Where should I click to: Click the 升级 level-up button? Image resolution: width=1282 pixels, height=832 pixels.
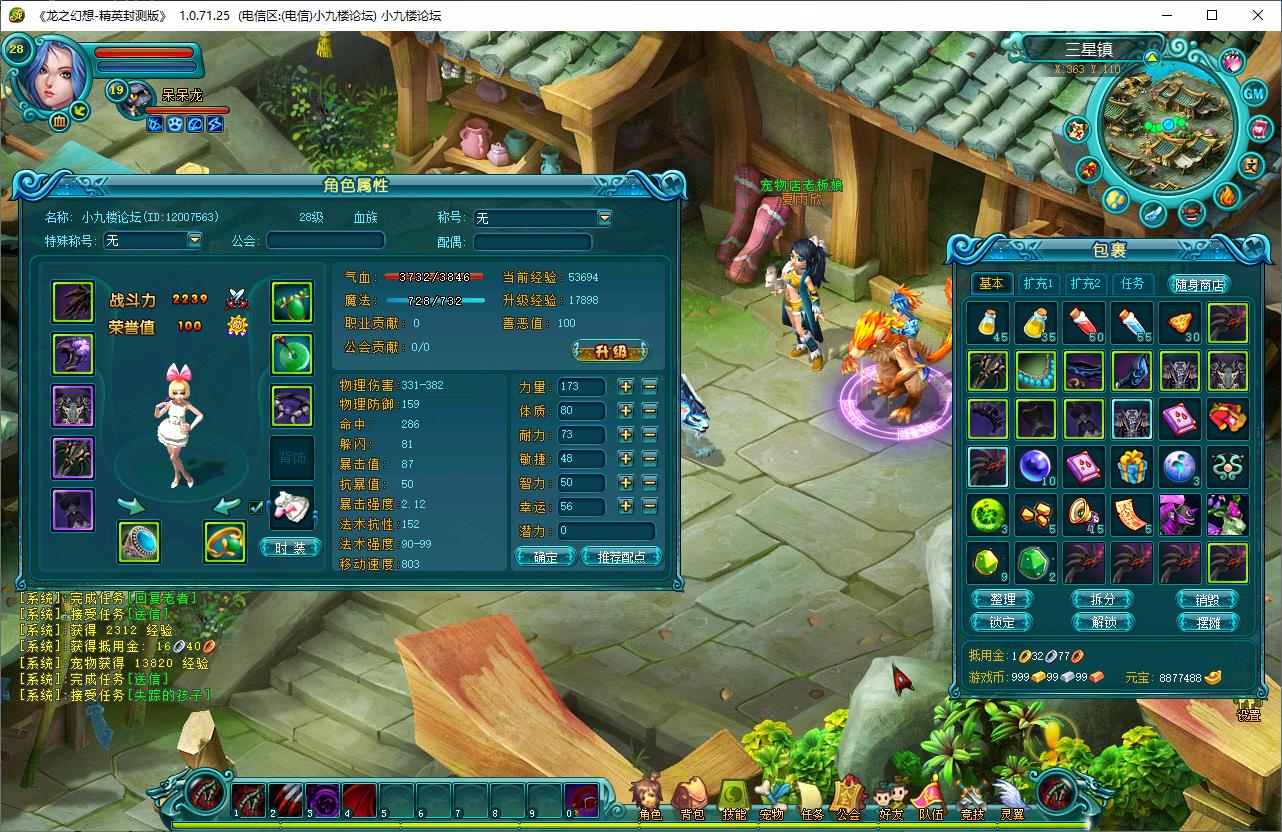pyautogui.click(x=609, y=351)
